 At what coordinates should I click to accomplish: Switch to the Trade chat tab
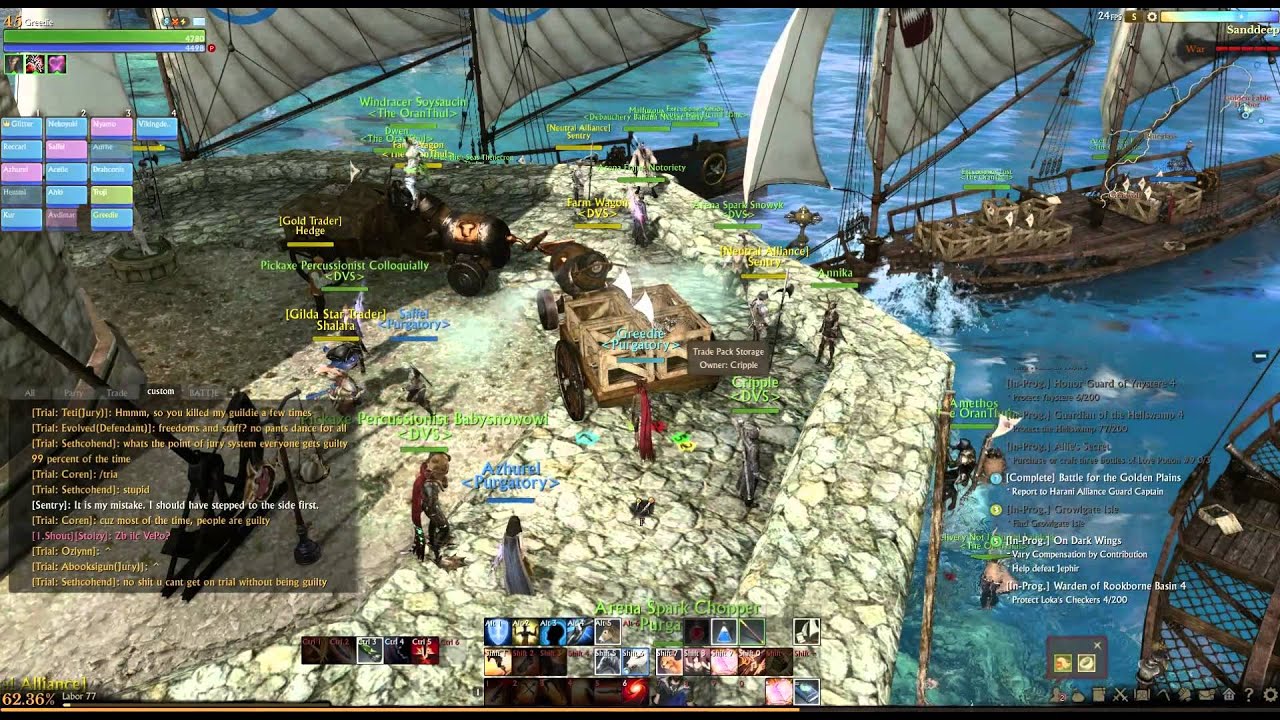point(117,392)
